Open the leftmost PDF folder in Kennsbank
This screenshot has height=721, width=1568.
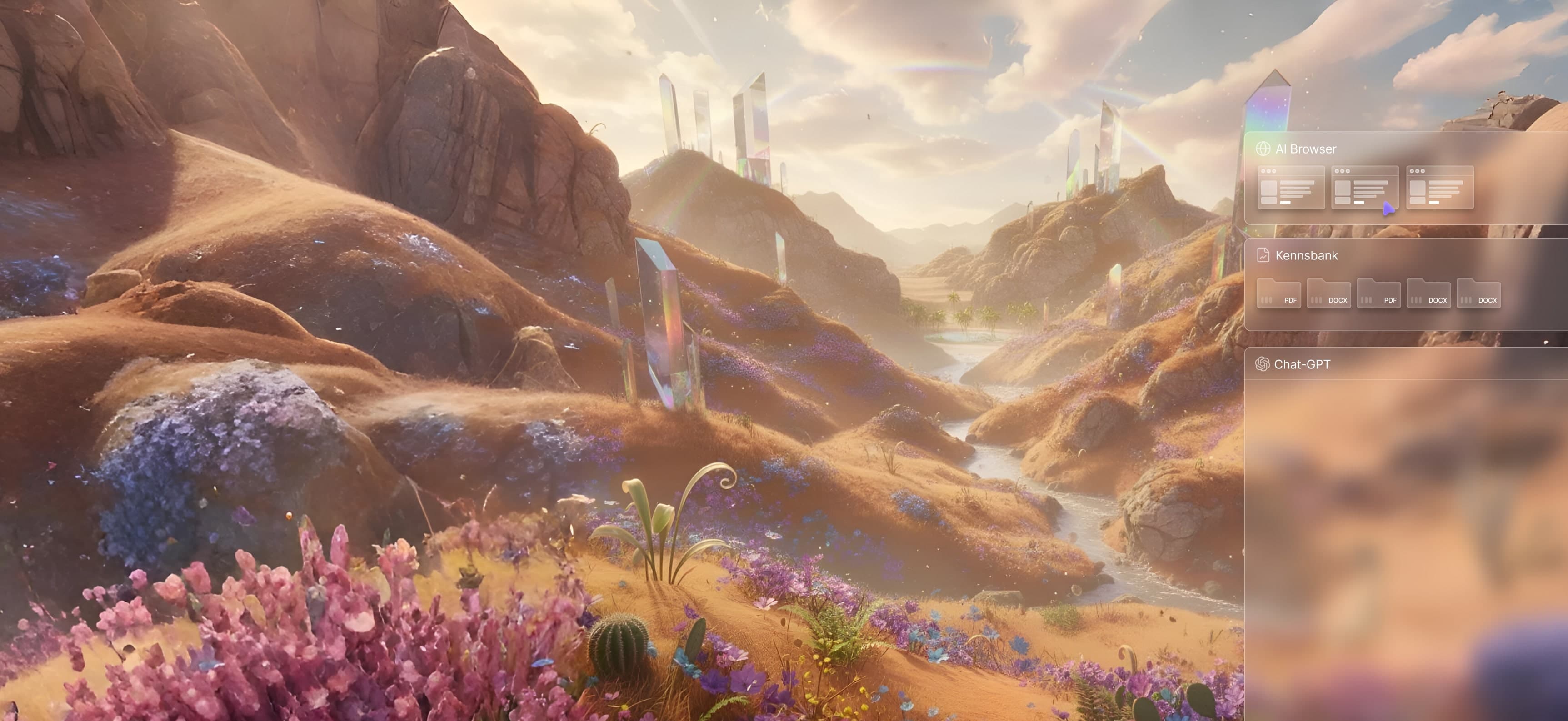click(1278, 293)
